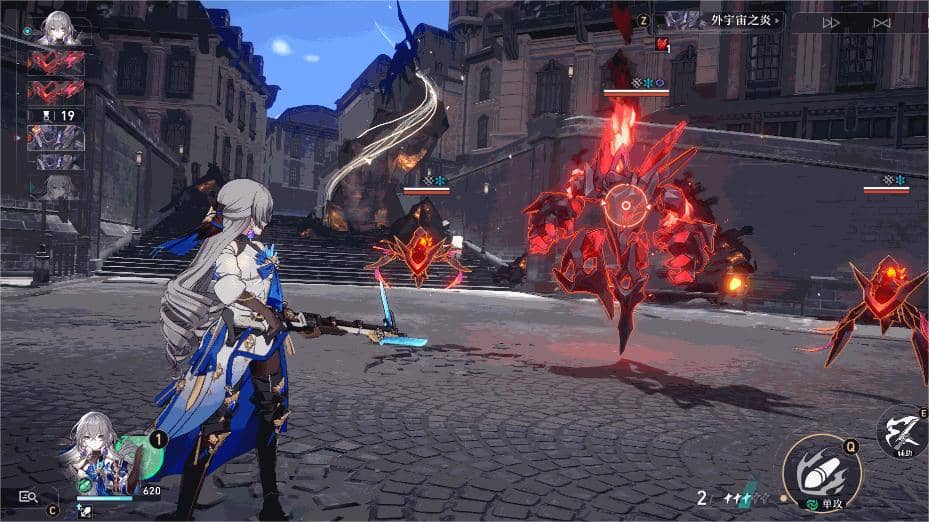
Task: Click the top Bronya portrait in turn order
Action: click(x=56, y=29)
